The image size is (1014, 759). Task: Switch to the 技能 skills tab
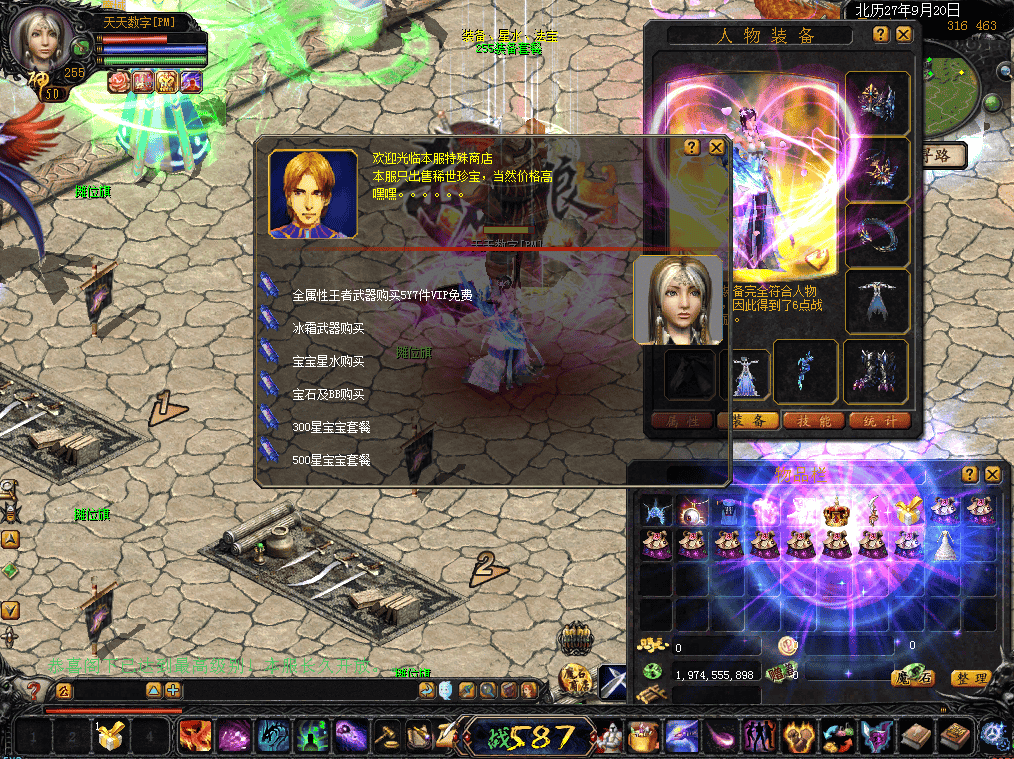(811, 421)
